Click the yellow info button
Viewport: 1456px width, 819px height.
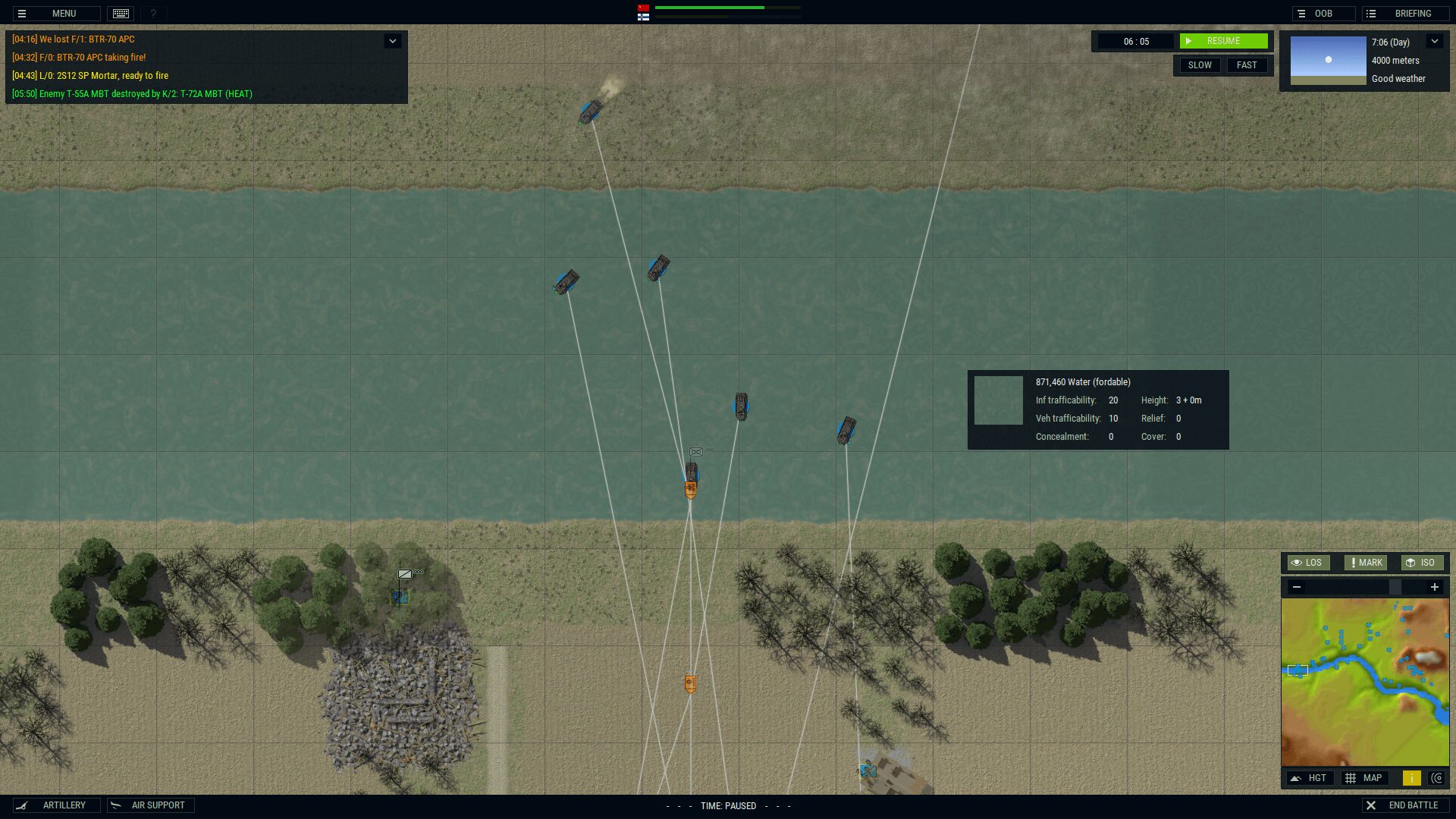1411,778
